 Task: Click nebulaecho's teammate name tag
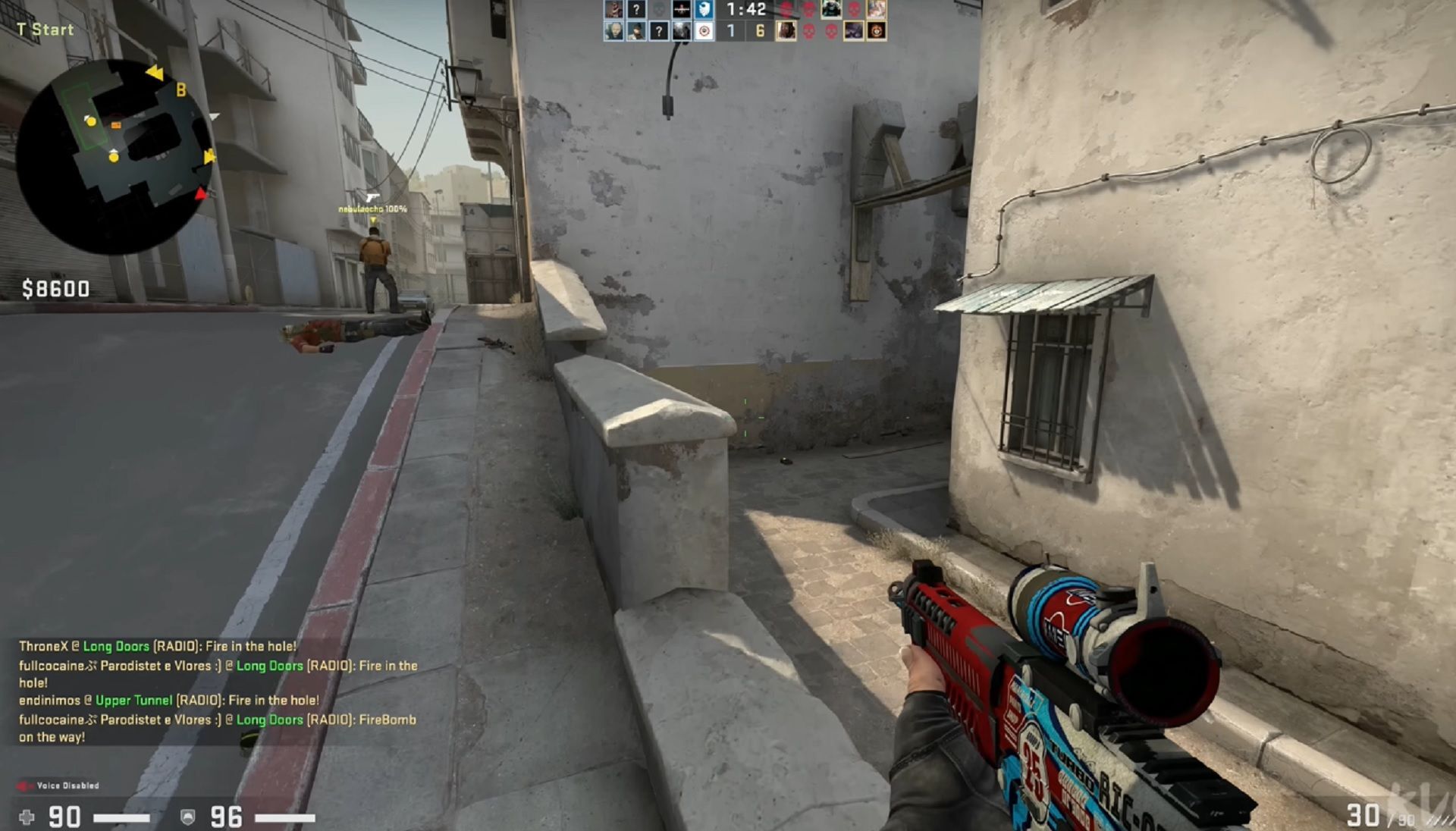(372, 209)
